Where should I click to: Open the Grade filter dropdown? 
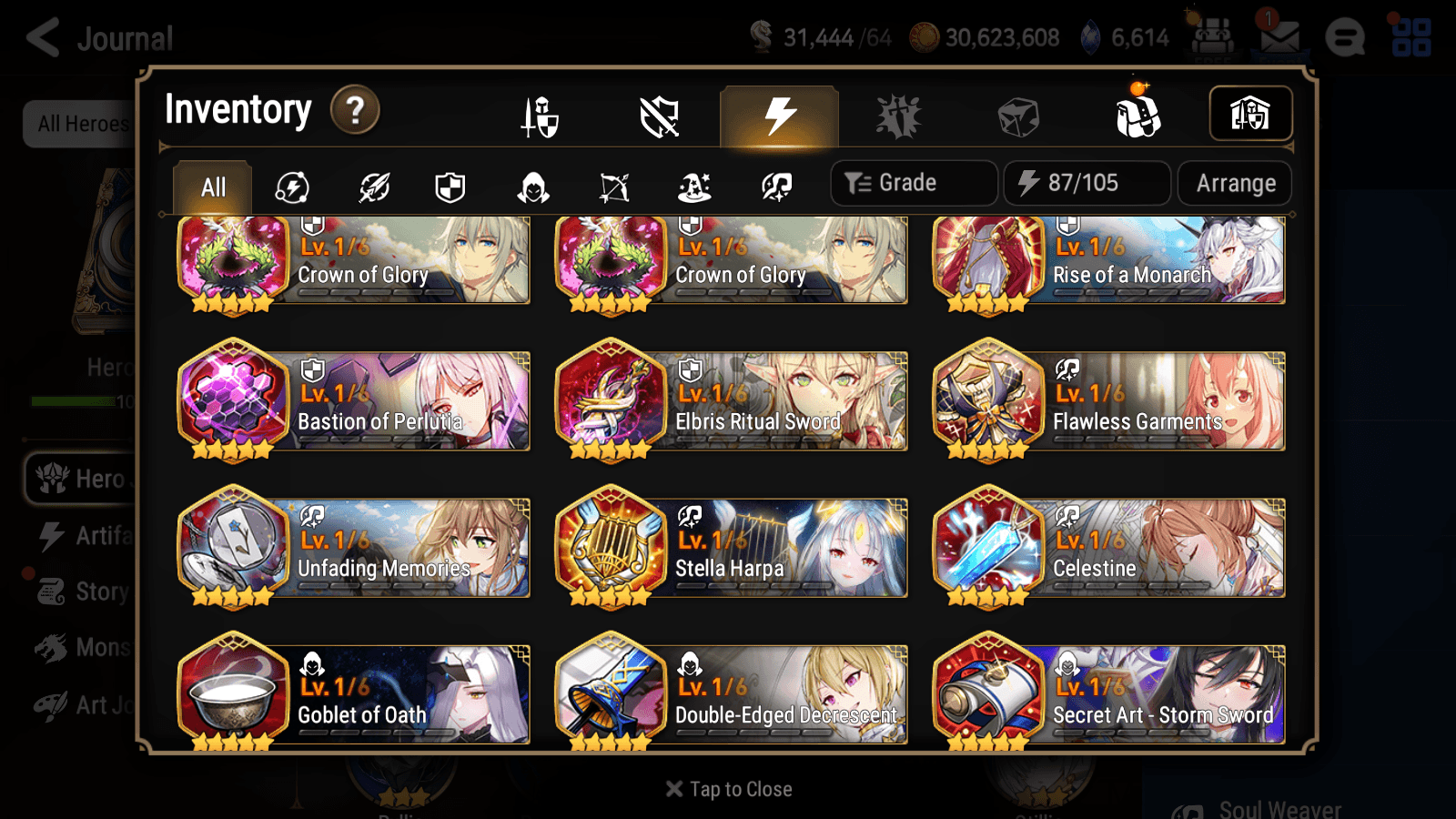tap(913, 183)
